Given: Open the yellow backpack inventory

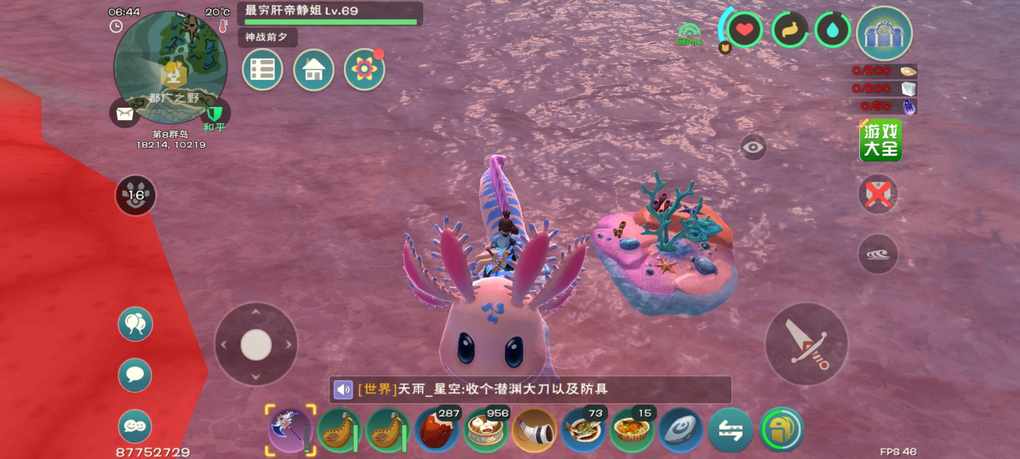Looking at the screenshot, I should 781,430.
